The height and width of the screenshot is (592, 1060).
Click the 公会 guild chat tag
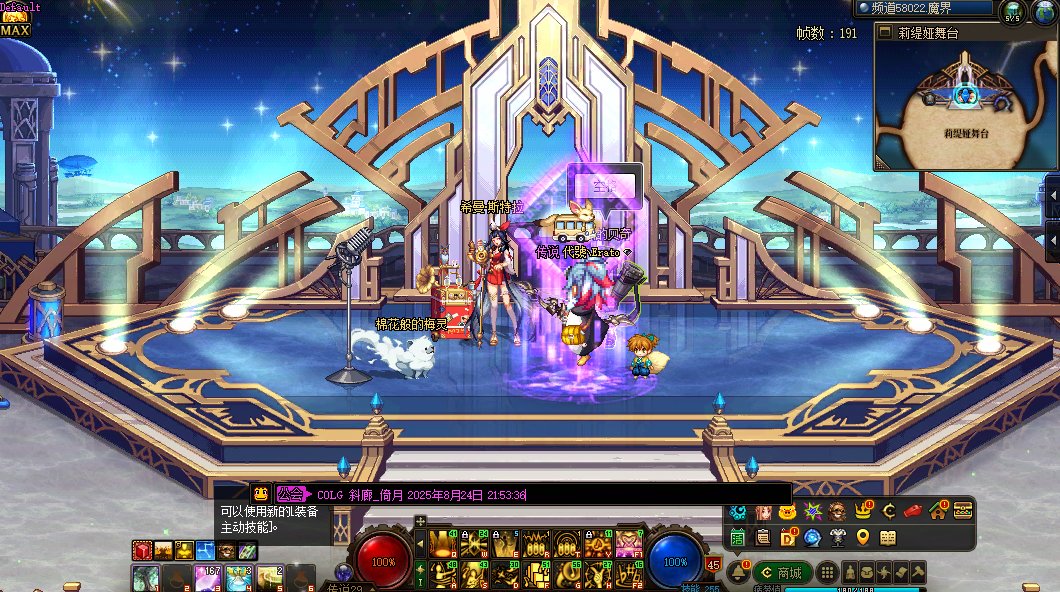click(291, 494)
